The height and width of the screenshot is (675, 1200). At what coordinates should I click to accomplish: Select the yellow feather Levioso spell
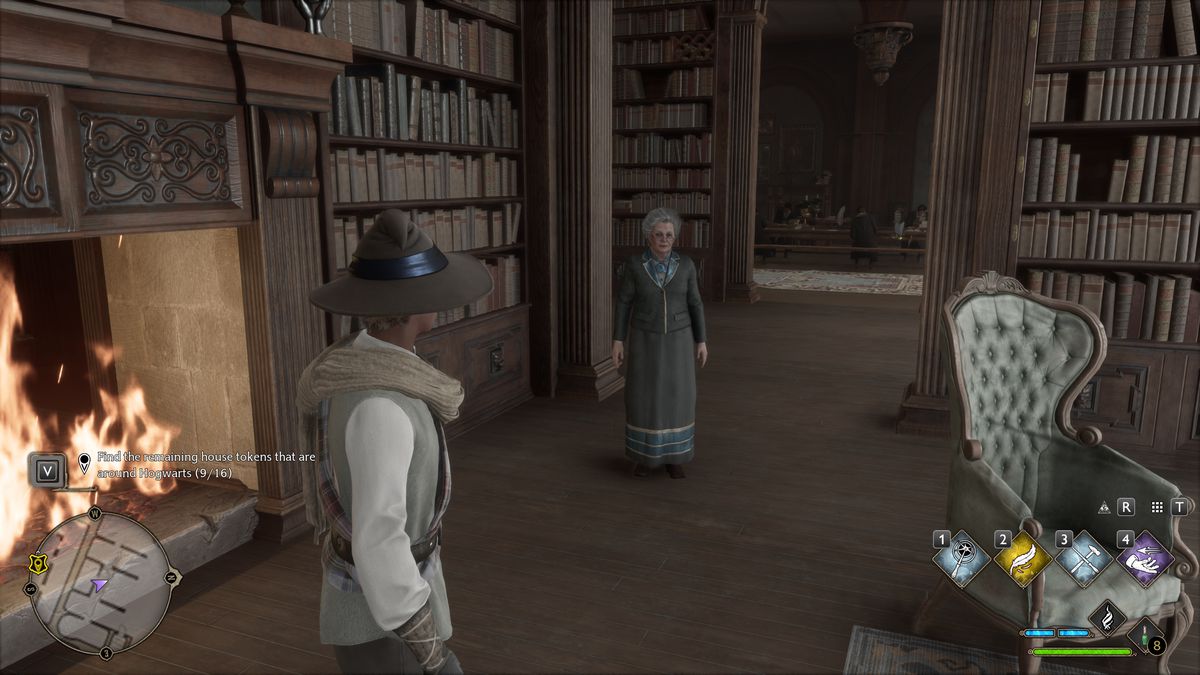[x=1022, y=560]
